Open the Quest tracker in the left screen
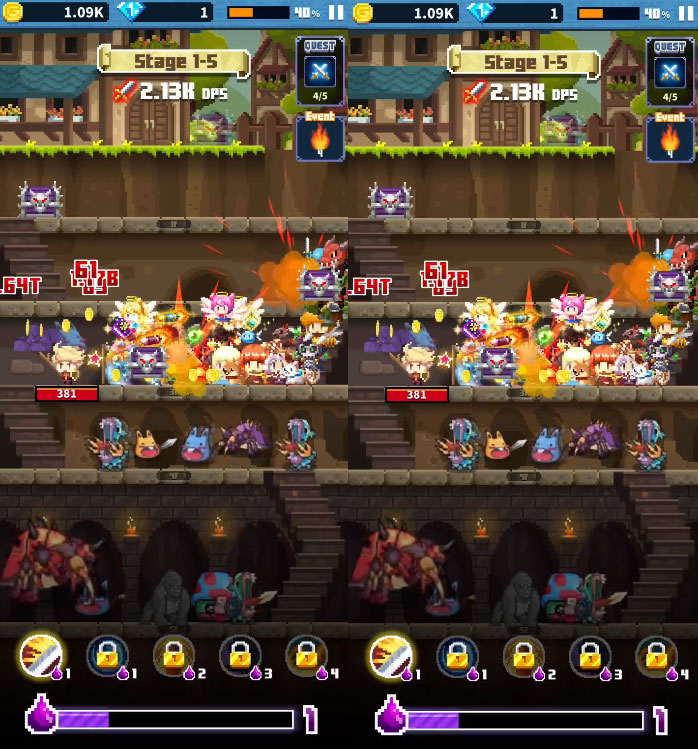This screenshot has width=698, height=749. tap(320, 71)
